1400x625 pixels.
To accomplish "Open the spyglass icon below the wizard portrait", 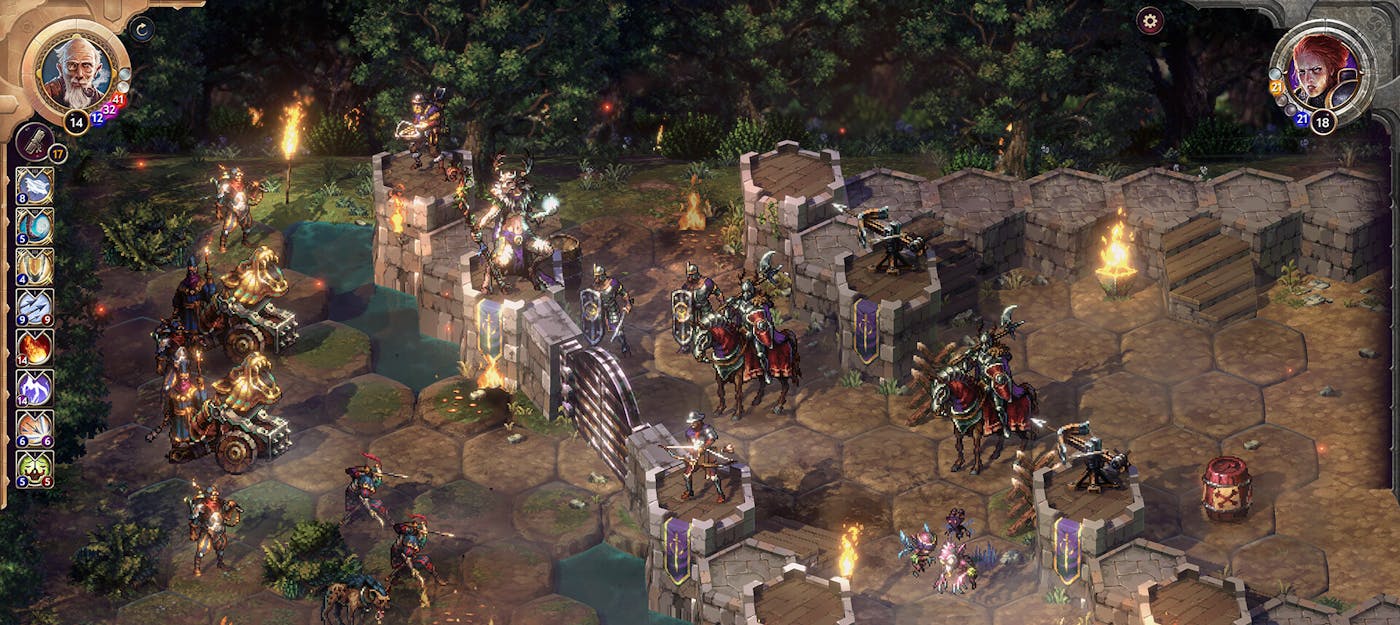I will [34, 141].
